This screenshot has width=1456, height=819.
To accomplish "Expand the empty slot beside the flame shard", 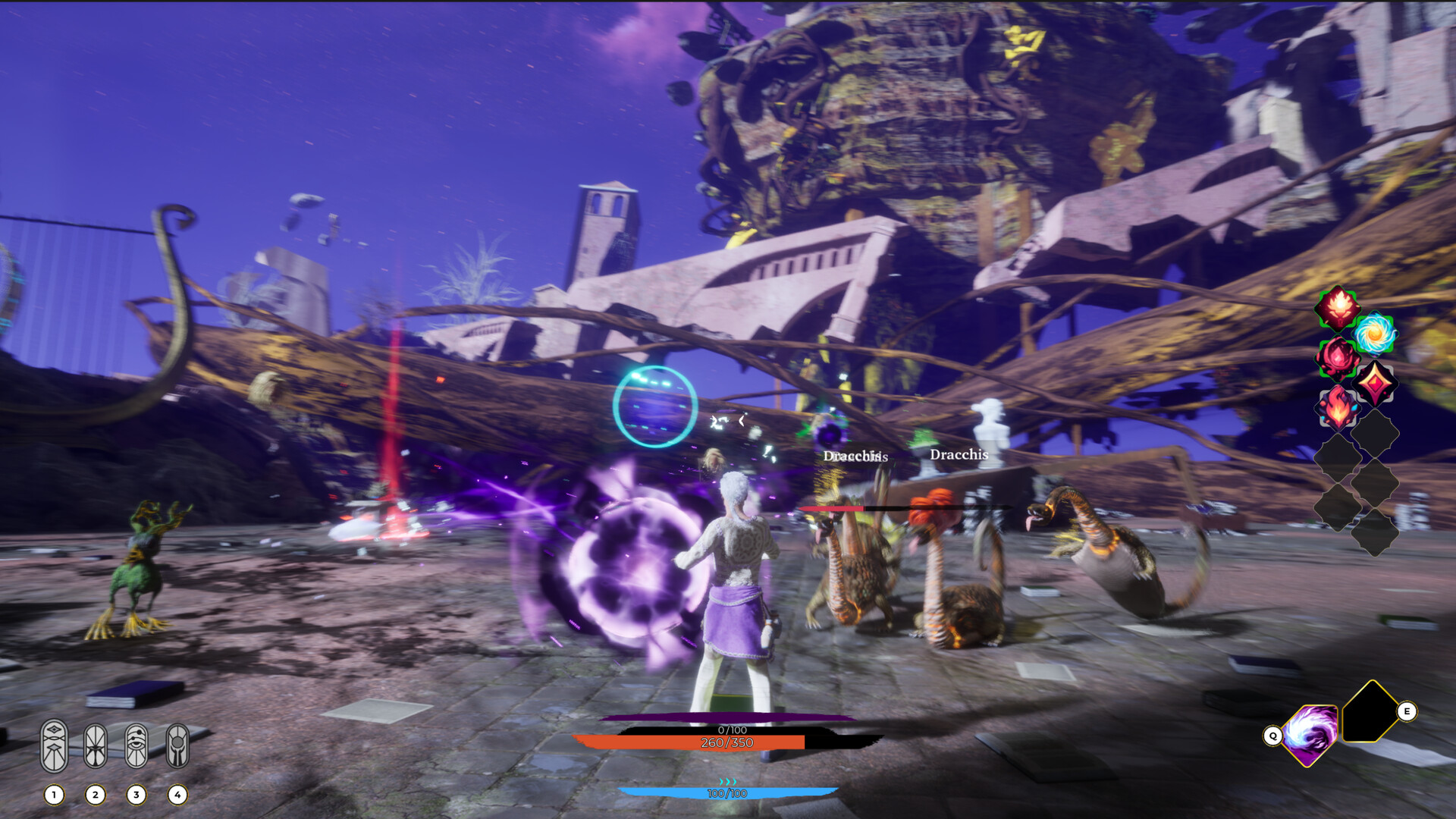I will tap(1375, 434).
